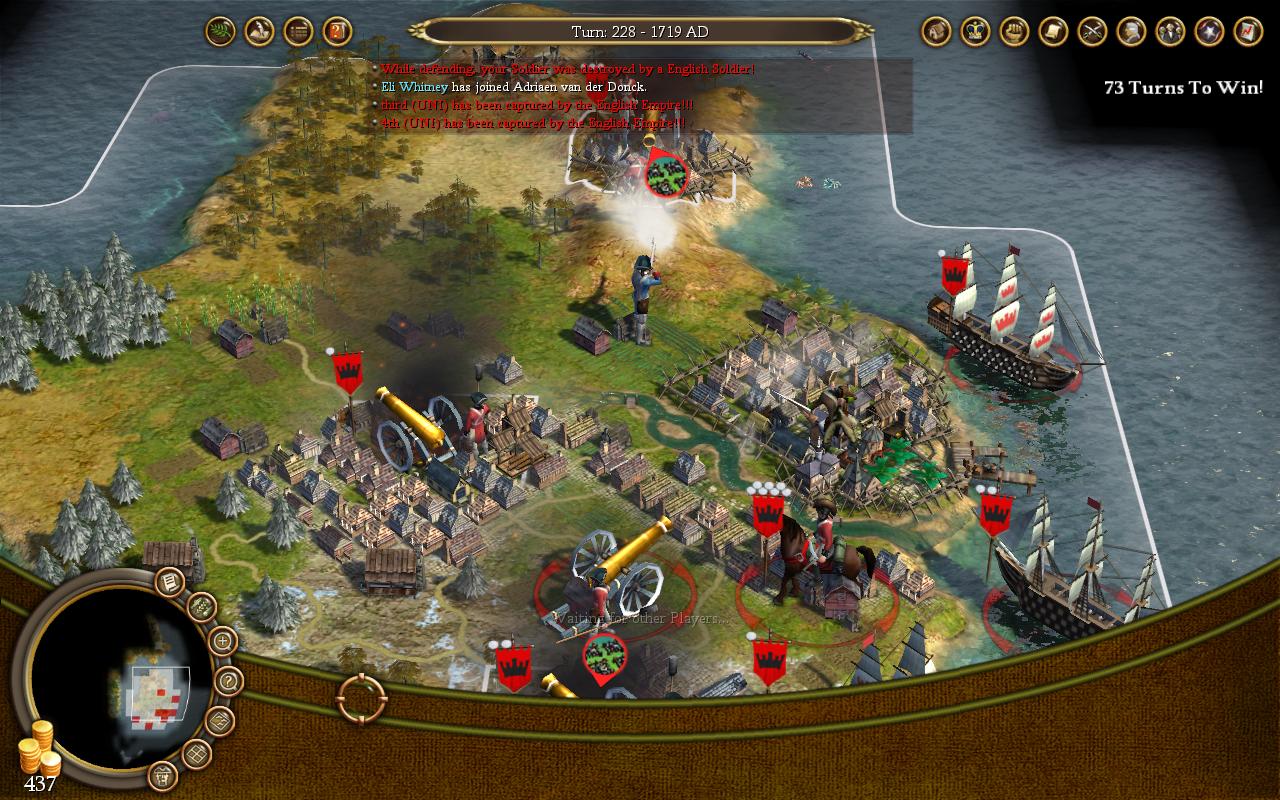This screenshot has width=1280, height=800.
Task: Open the red question-mark help book
Action: click(x=338, y=32)
